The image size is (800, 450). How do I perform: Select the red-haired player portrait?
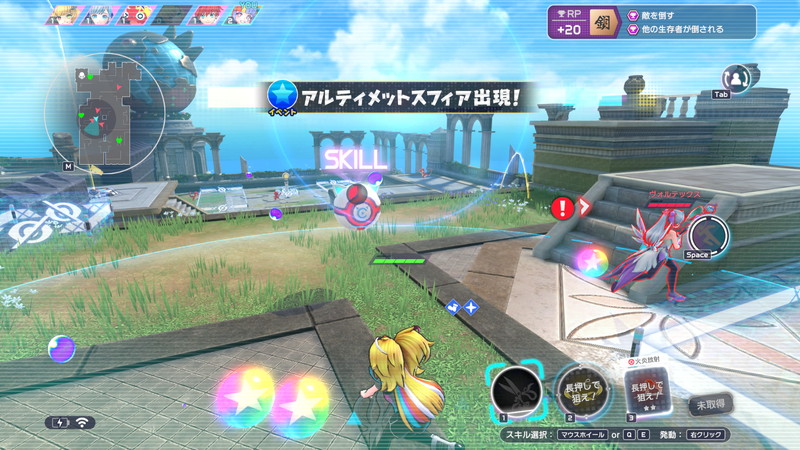click(207, 15)
